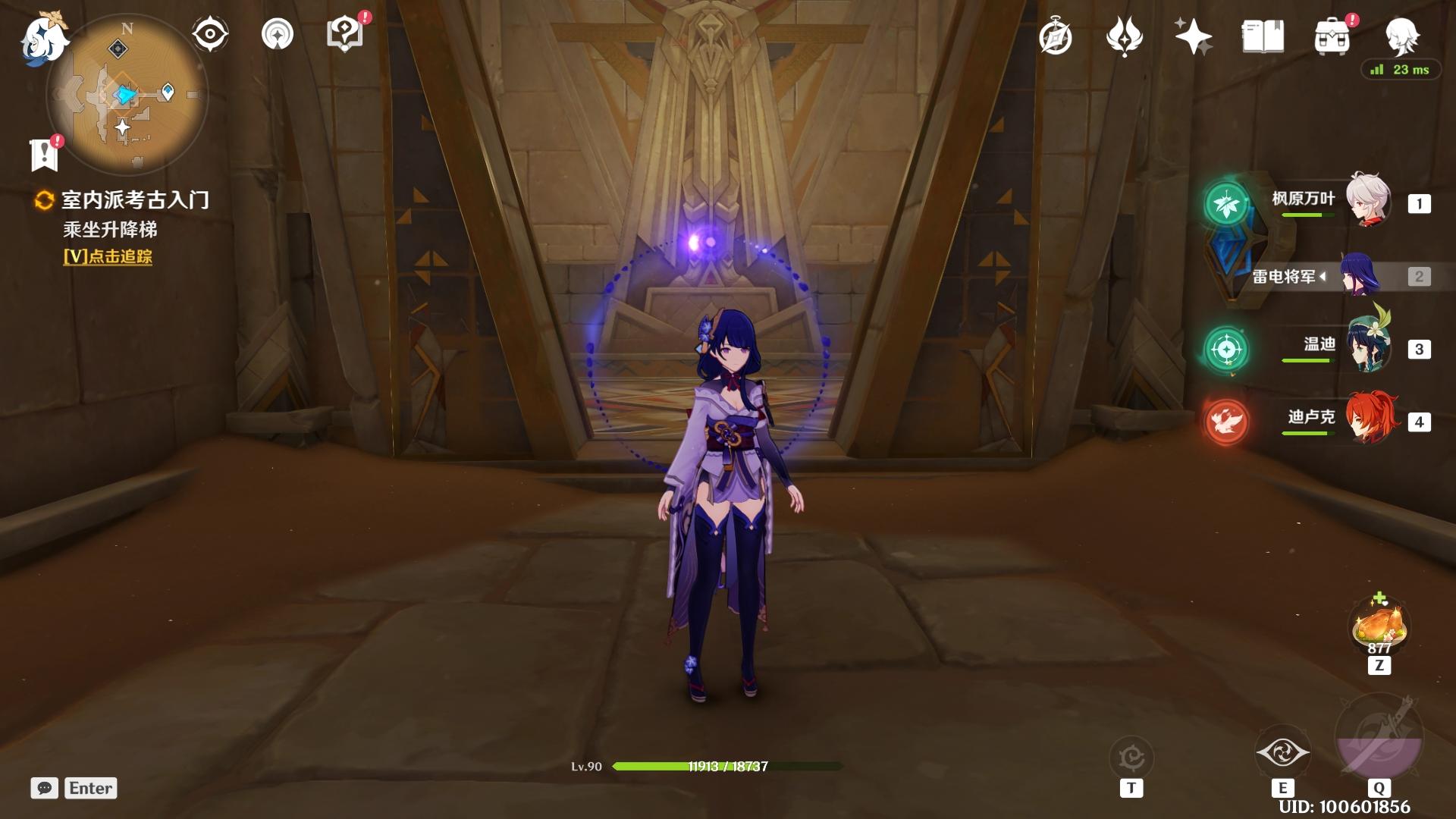Open the circular minimap

pyautogui.click(x=127, y=94)
